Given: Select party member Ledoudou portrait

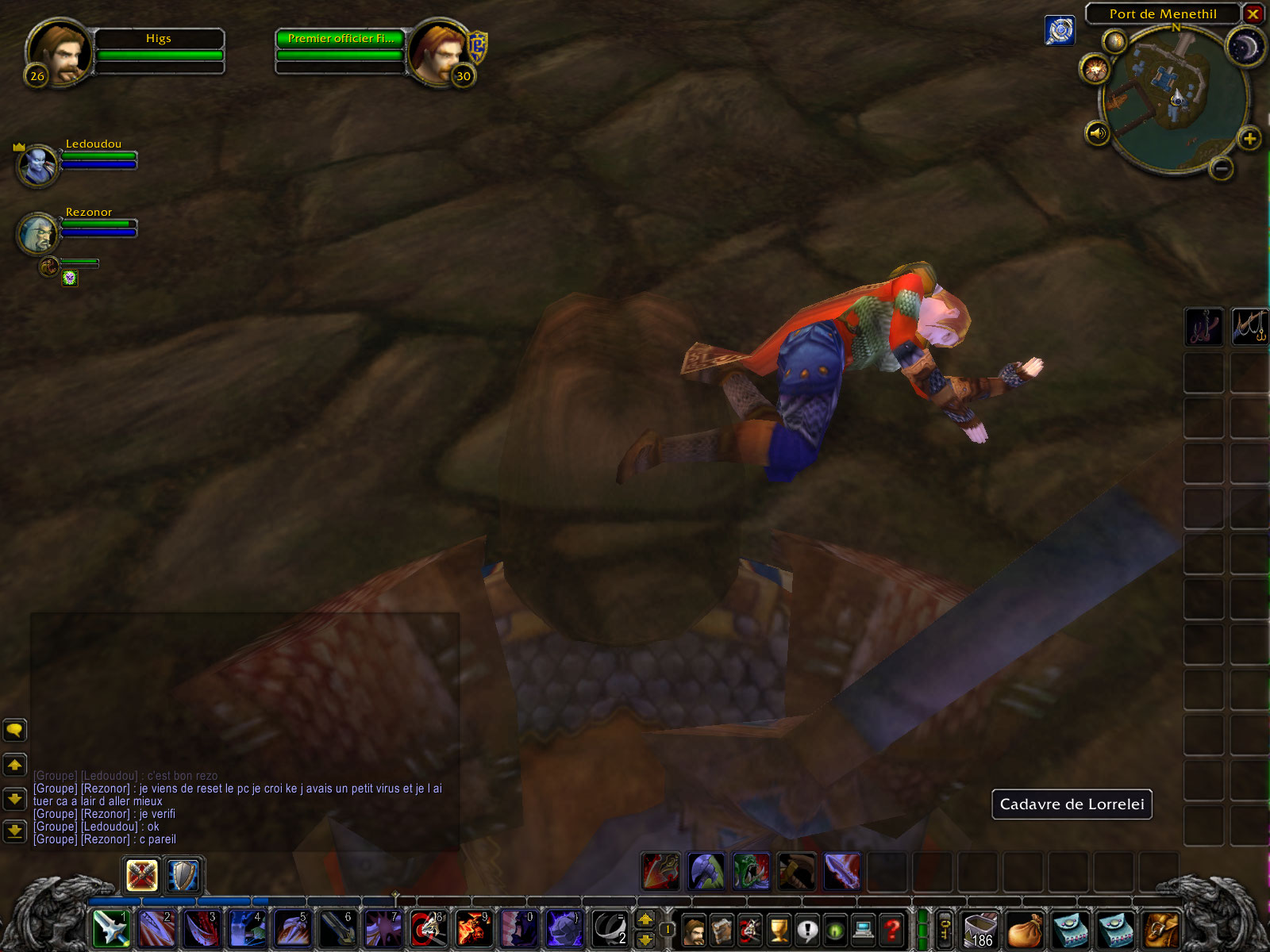Looking at the screenshot, I should tap(37, 165).
